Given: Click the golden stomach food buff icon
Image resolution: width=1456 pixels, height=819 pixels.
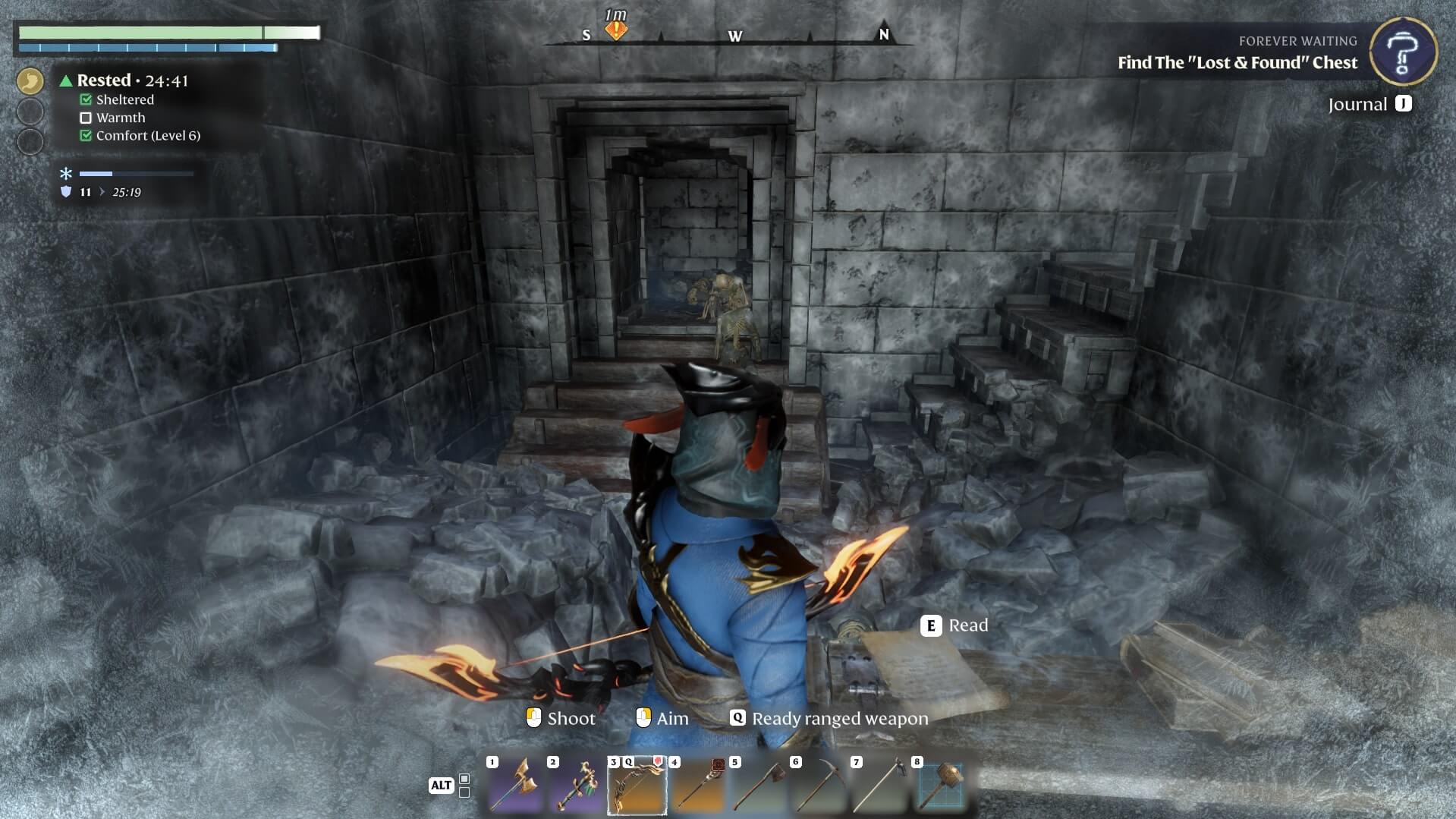Looking at the screenshot, I should click(30, 80).
